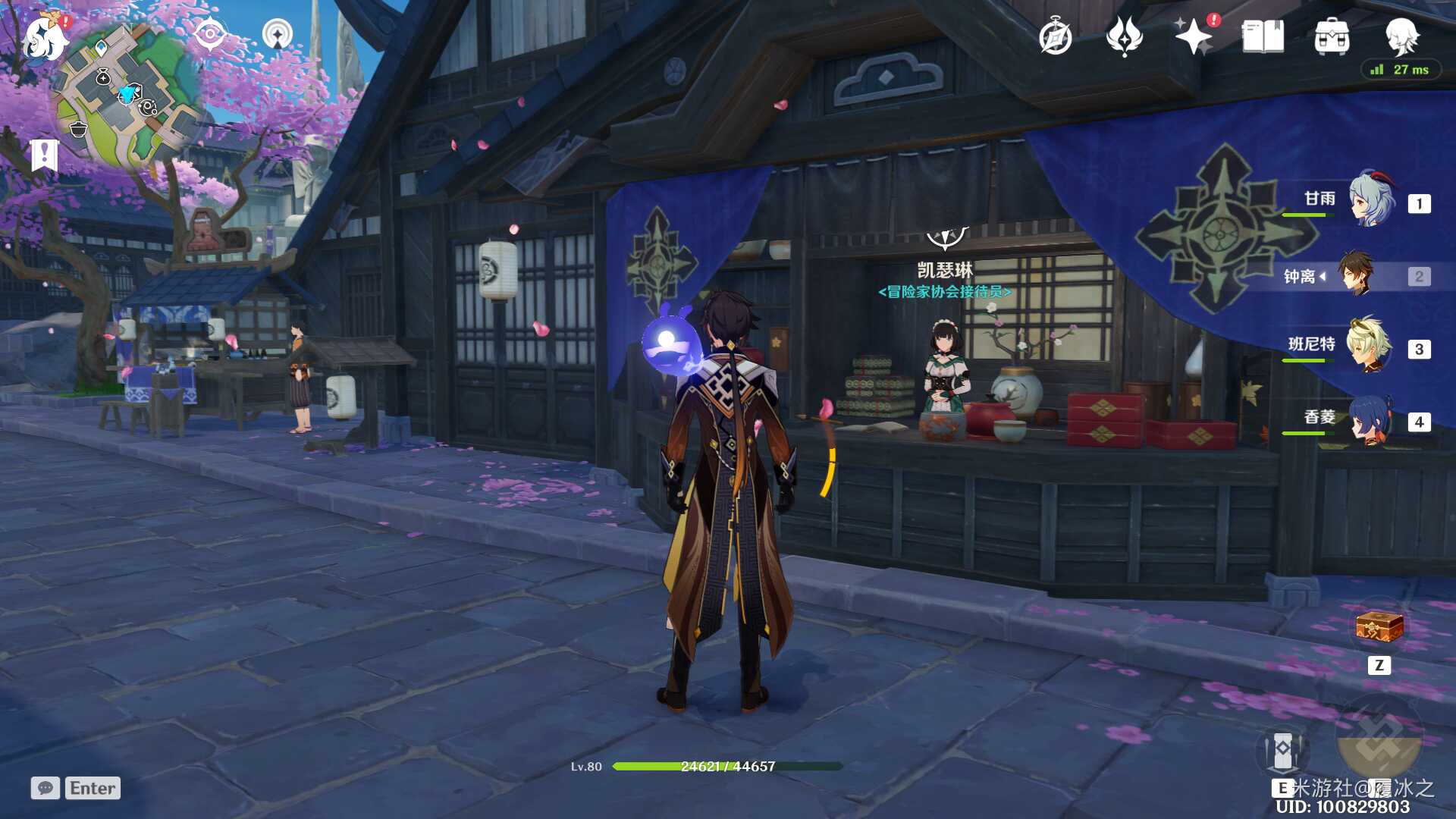Open the battle pass flame emblem icon
1456x819 pixels.
point(1124,36)
